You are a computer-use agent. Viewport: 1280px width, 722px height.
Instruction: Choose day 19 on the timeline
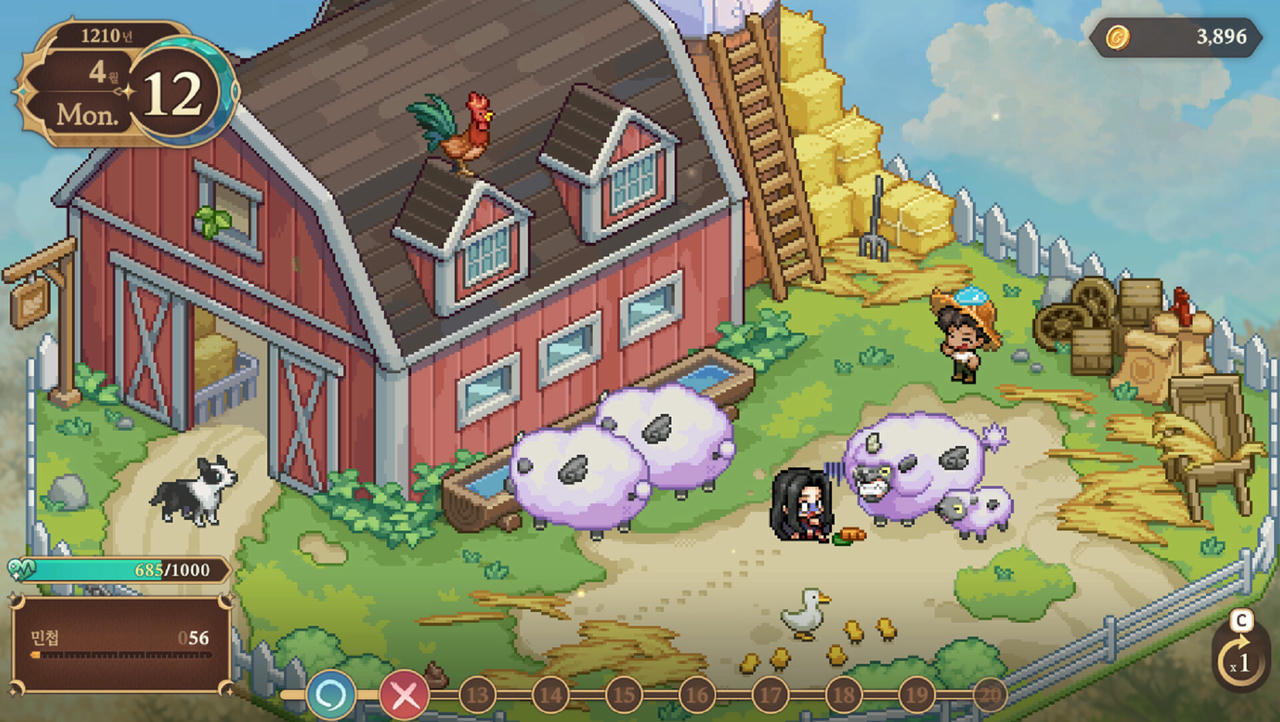pyautogui.click(x=916, y=694)
